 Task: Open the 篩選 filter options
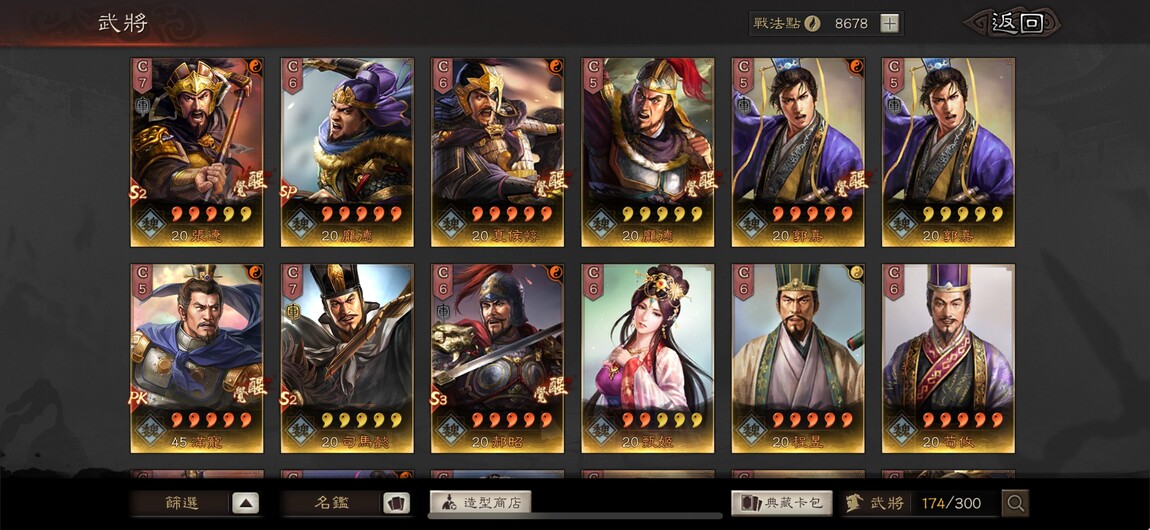(x=195, y=503)
